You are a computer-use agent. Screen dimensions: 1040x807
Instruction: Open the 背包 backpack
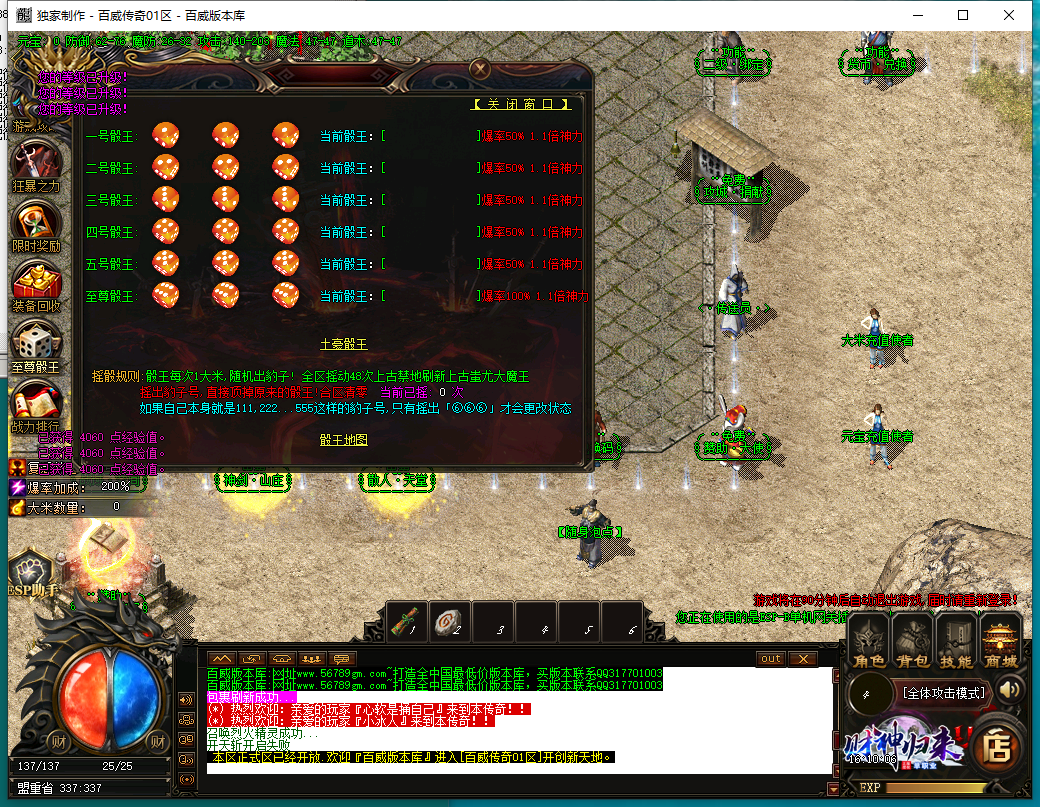[912, 640]
